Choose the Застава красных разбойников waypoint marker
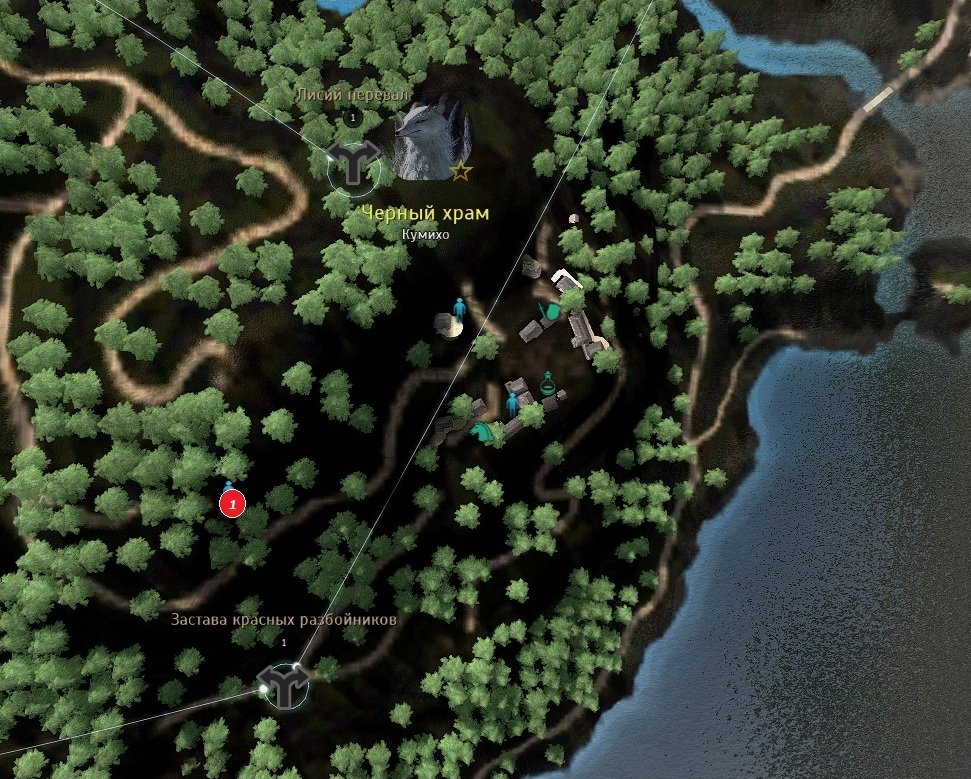 [x=282, y=686]
